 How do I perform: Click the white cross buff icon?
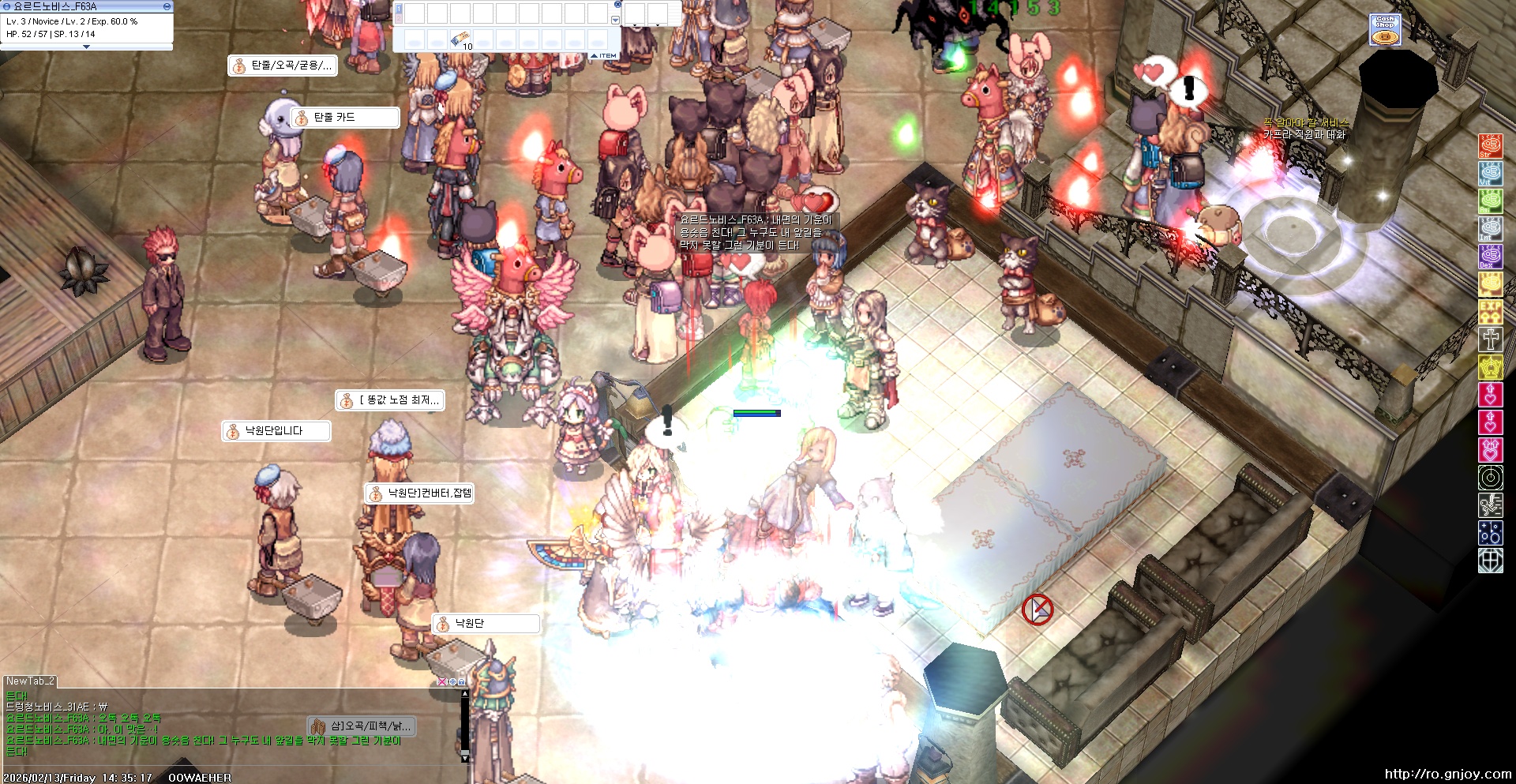[x=1490, y=339]
